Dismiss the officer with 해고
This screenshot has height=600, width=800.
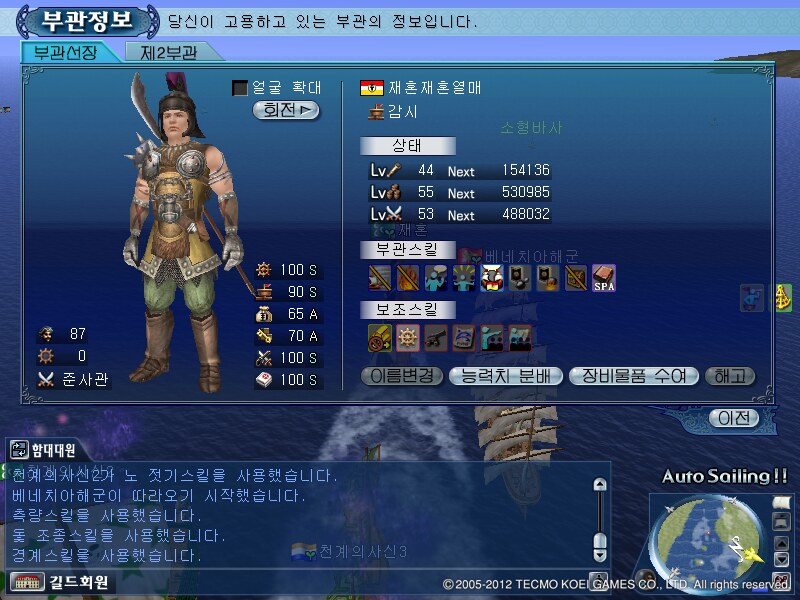(730, 376)
